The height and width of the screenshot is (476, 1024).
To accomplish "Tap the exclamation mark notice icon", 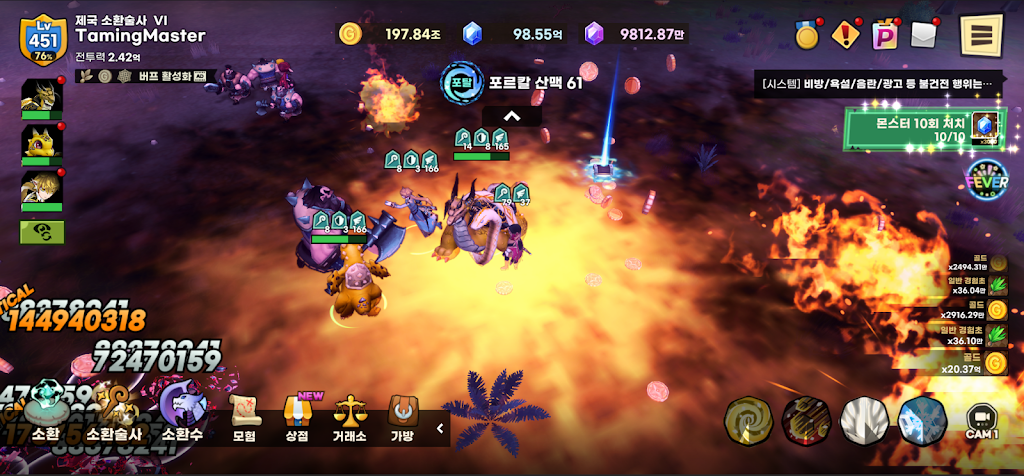I will [847, 35].
